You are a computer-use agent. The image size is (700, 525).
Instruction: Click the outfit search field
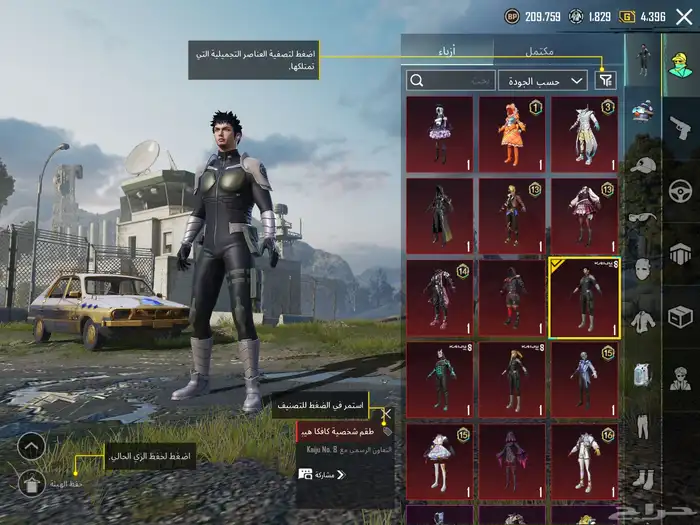click(x=451, y=80)
